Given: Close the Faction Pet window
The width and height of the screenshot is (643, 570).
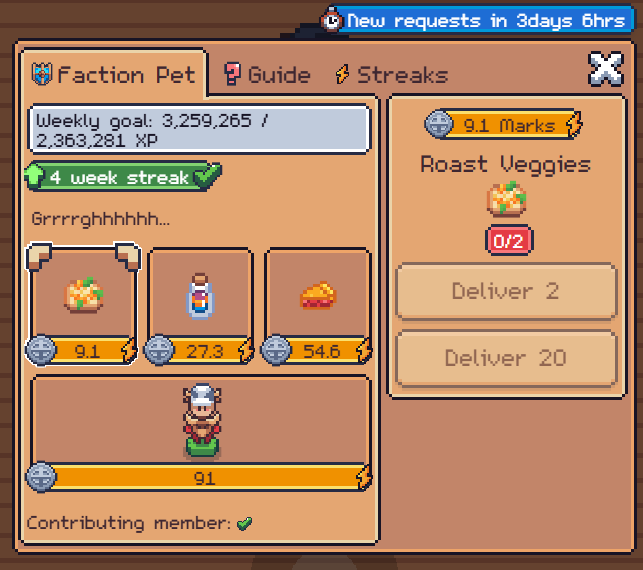Looking at the screenshot, I should [604, 69].
